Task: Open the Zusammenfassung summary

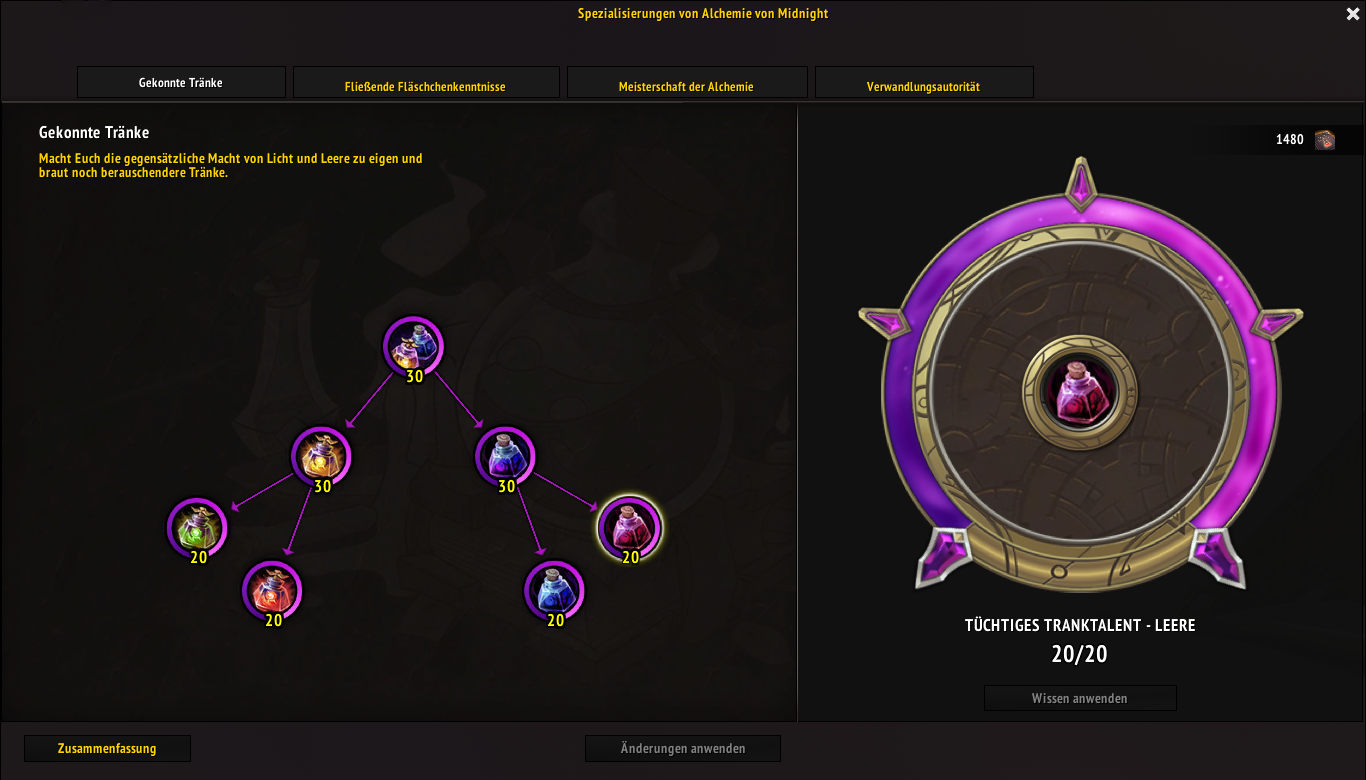Action: (x=107, y=748)
